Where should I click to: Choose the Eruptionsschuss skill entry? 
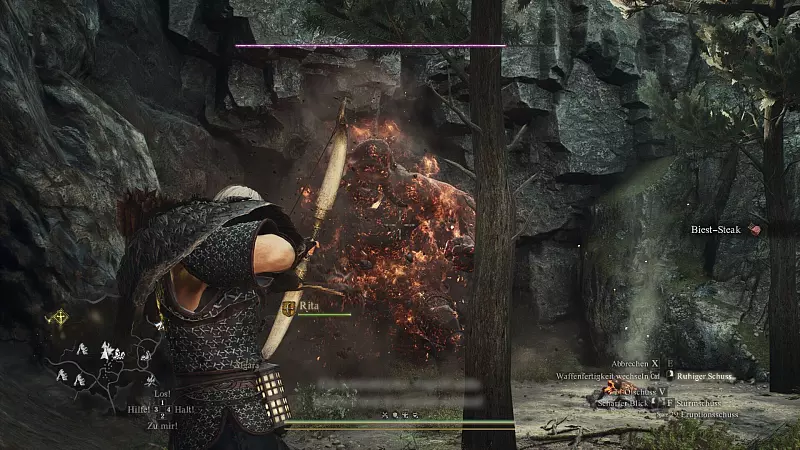click(708, 412)
